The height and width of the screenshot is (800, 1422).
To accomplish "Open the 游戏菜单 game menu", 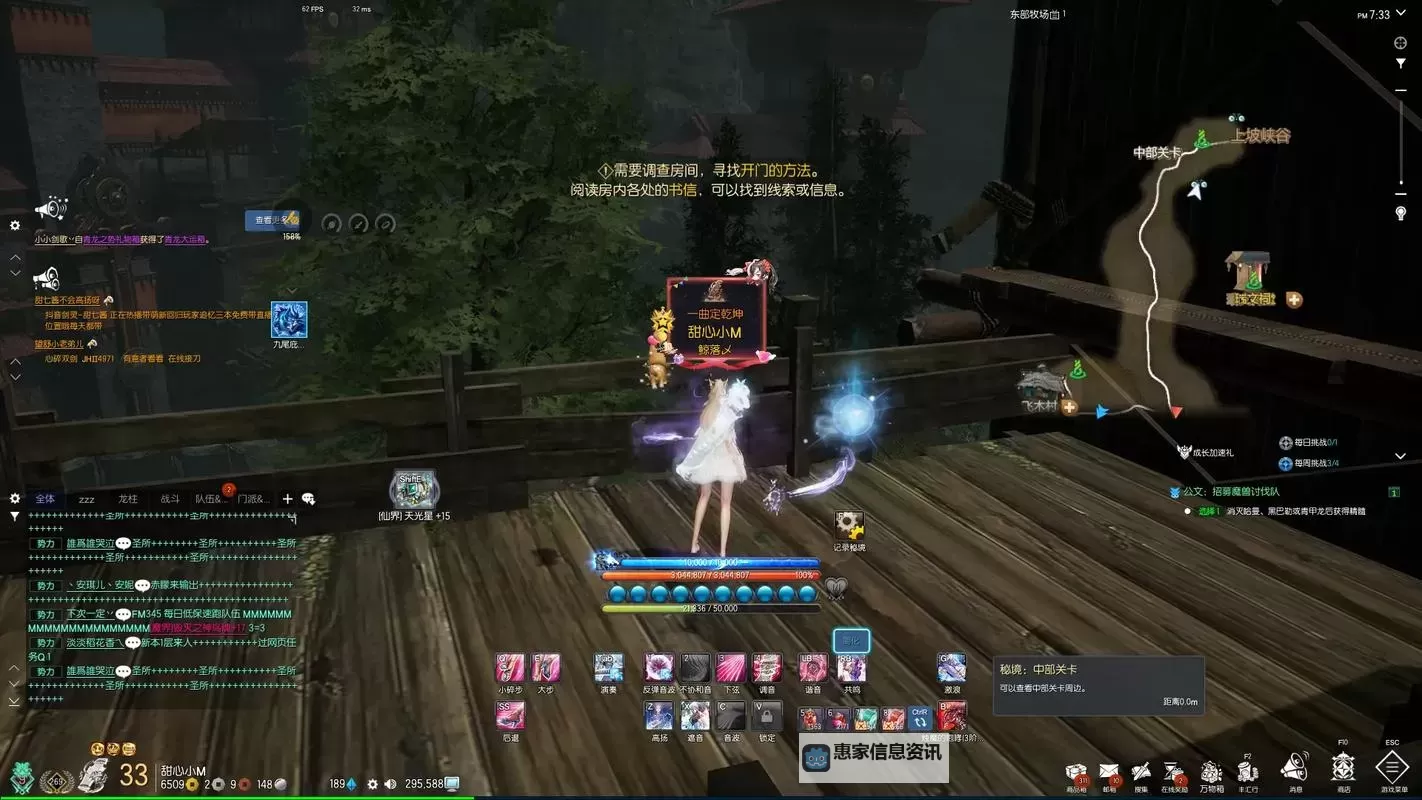I will point(1392,768).
